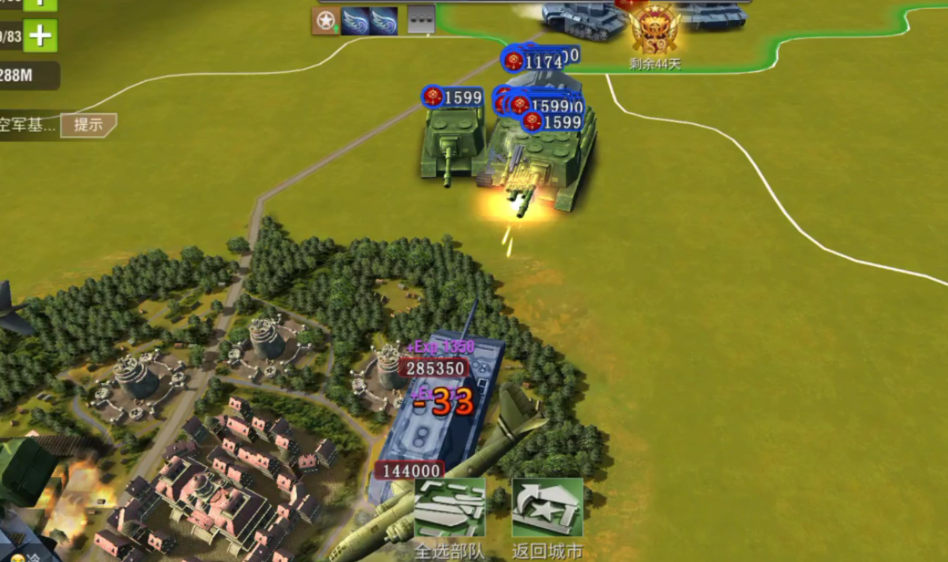The height and width of the screenshot is (562, 948).
Task: Open the star emblem icon with green arrow
Action: pyautogui.click(x=325, y=20)
